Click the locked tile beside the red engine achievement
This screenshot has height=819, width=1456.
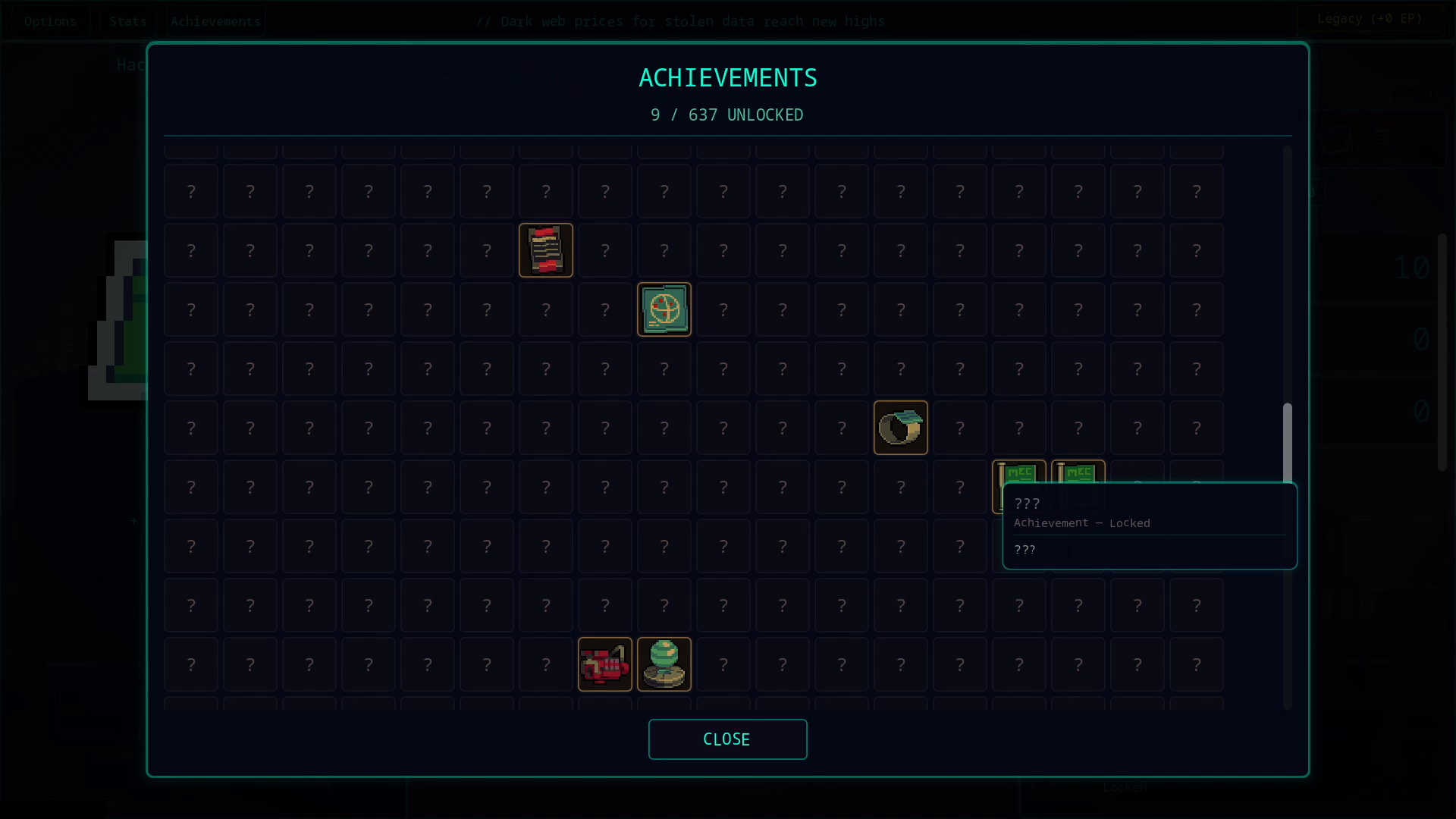[545, 664]
